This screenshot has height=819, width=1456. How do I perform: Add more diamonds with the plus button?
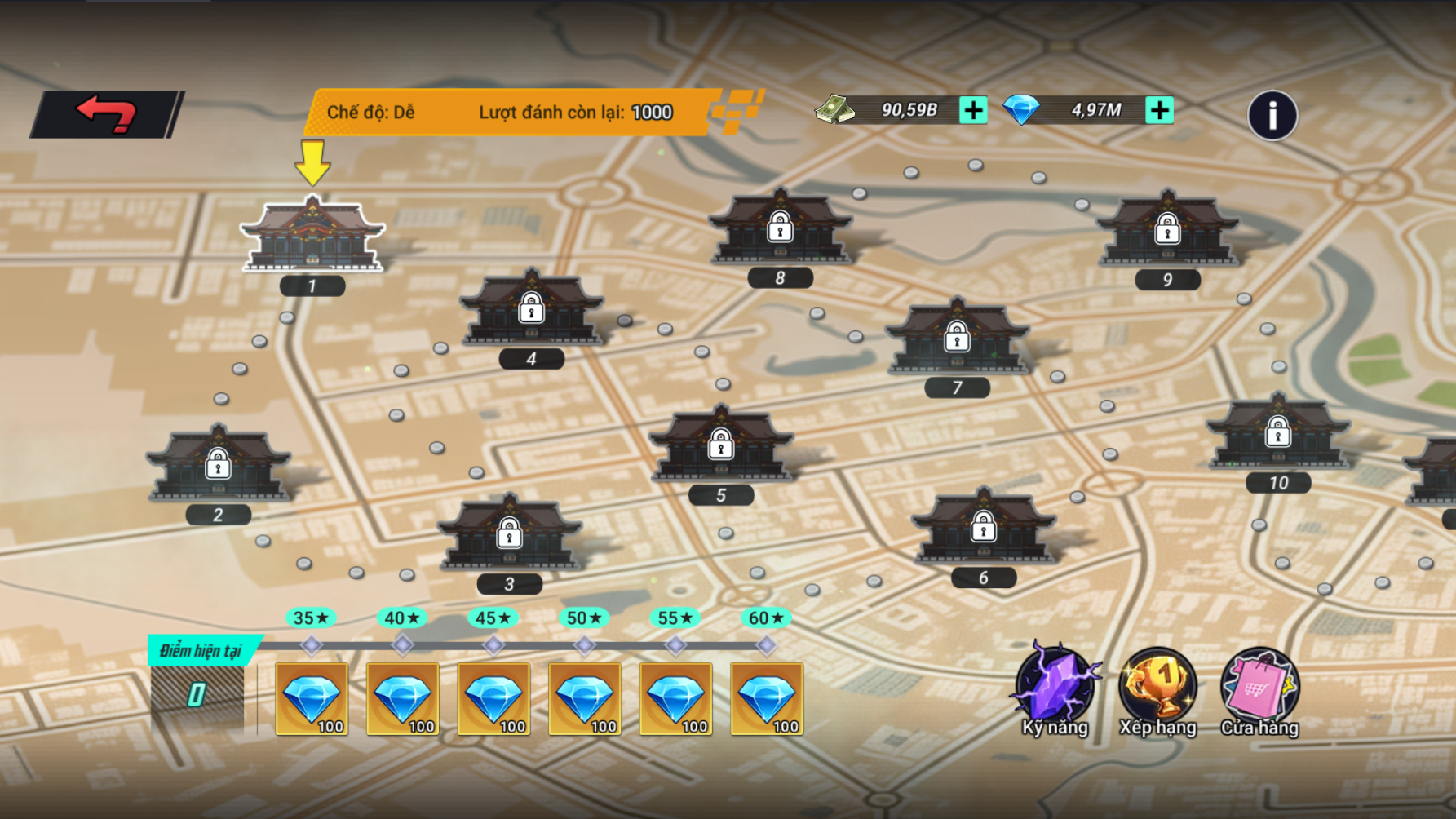(x=1159, y=110)
